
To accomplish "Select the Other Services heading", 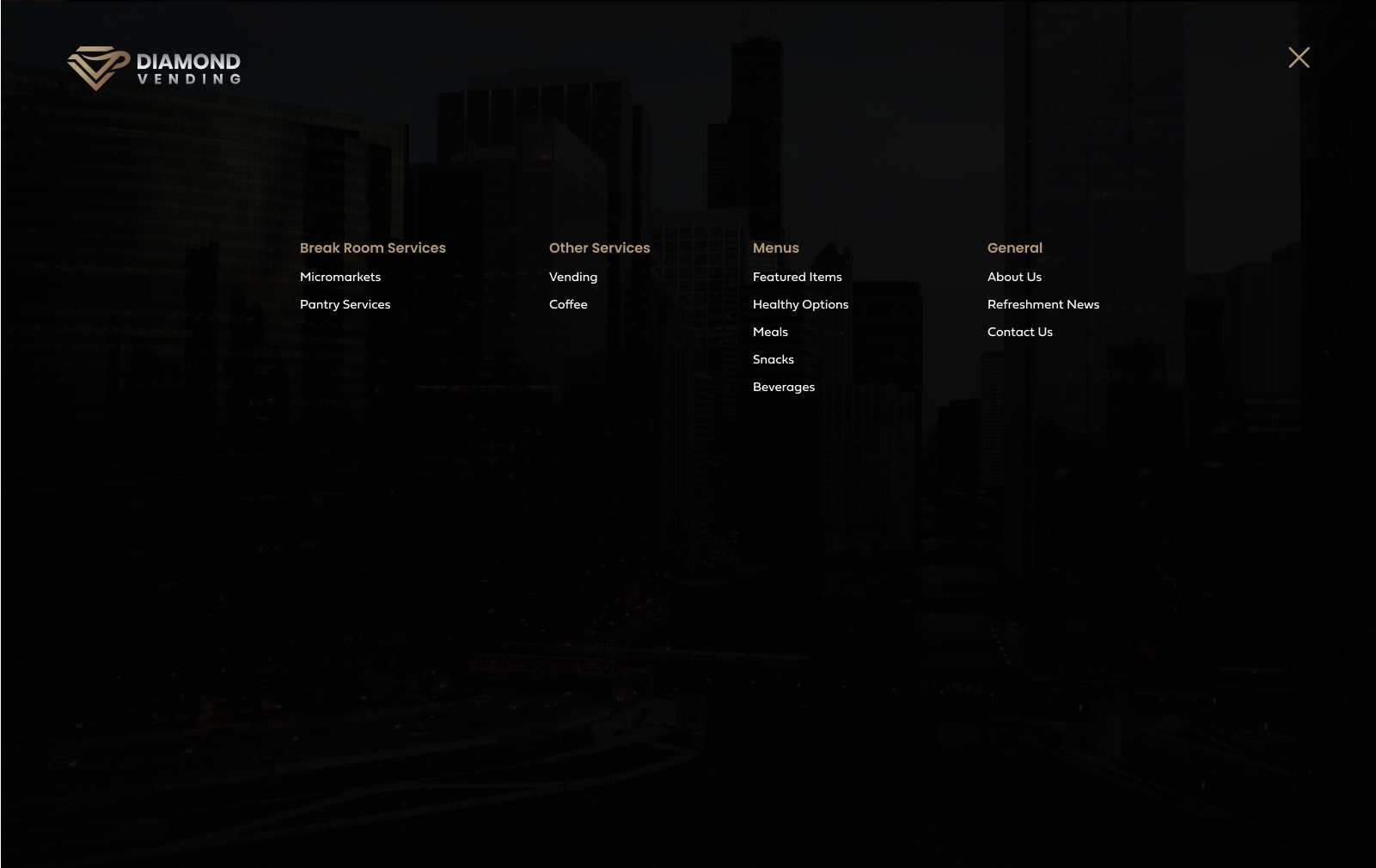I will [599, 248].
